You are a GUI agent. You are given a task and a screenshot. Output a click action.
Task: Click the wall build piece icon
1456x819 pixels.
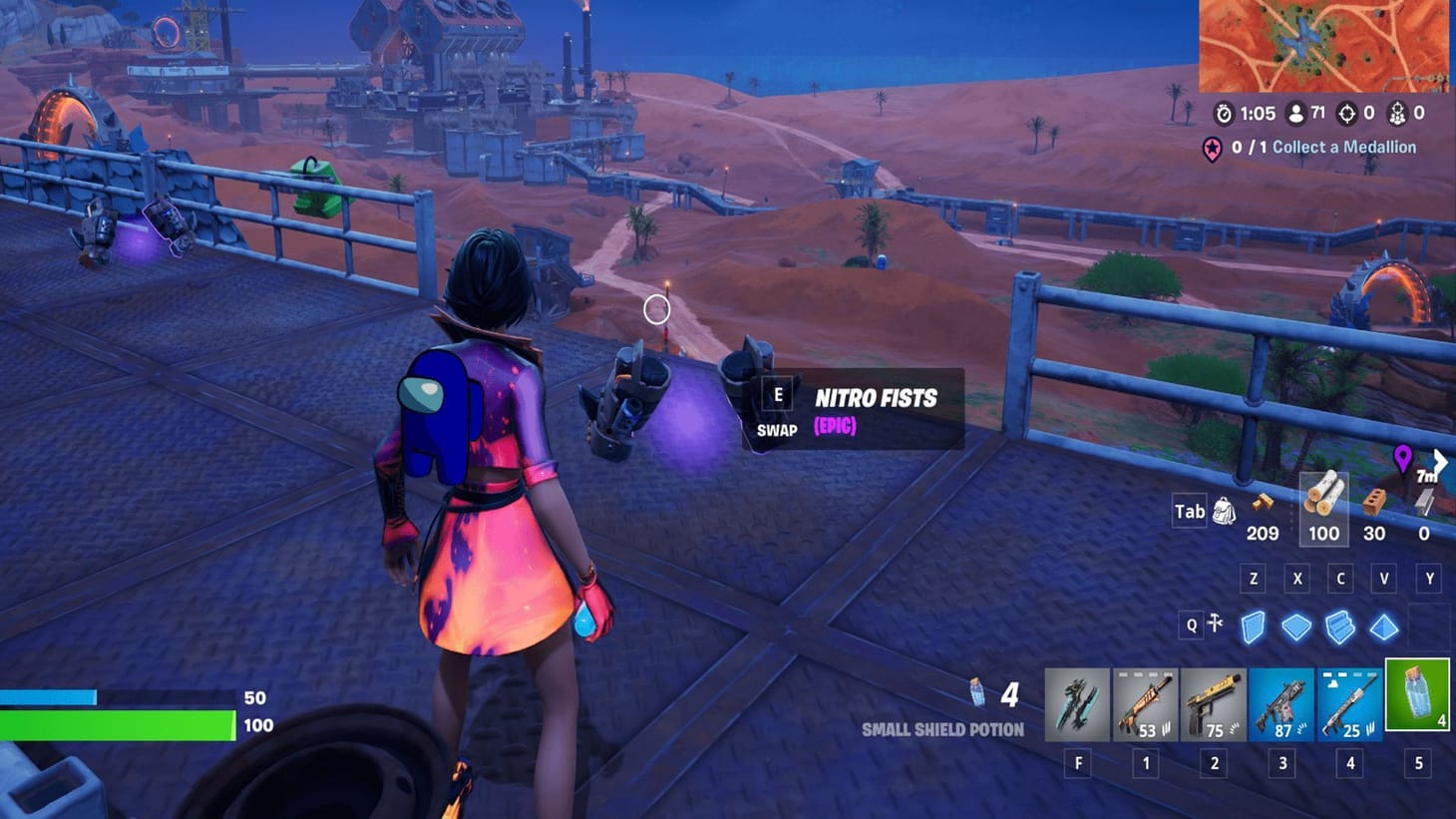pyautogui.click(x=1252, y=625)
